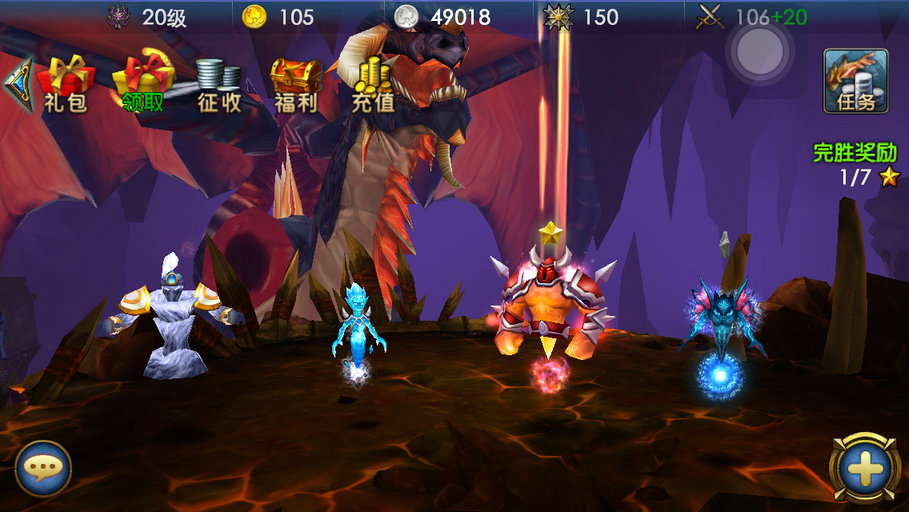Open the 福利 treasure chest menu
Viewport: 909px width, 512px height.
point(296,84)
